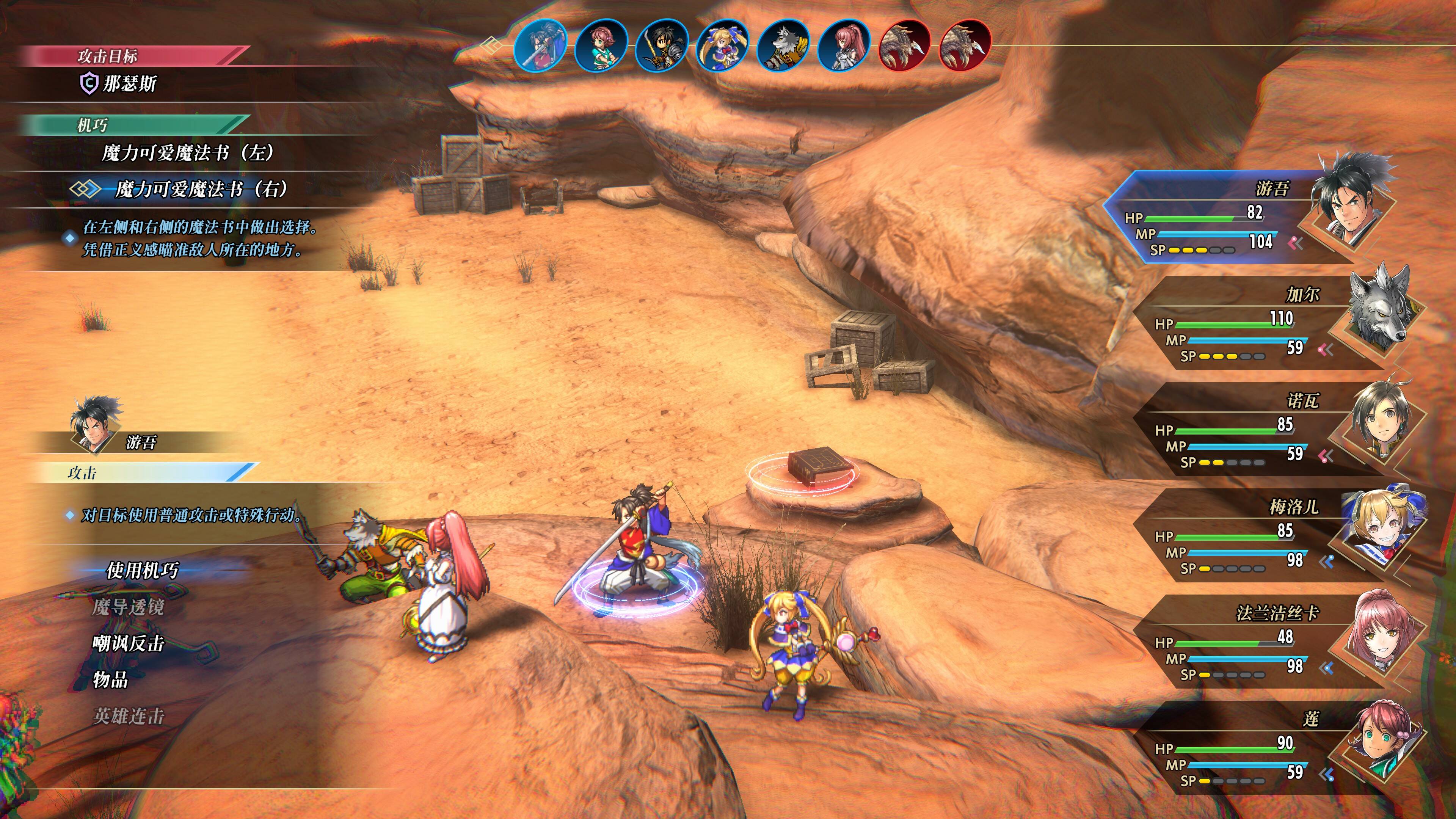Select 魔力可爱魔法书（左） gimmick option
The height and width of the screenshot is (819, 1456).
coord(188,152)
